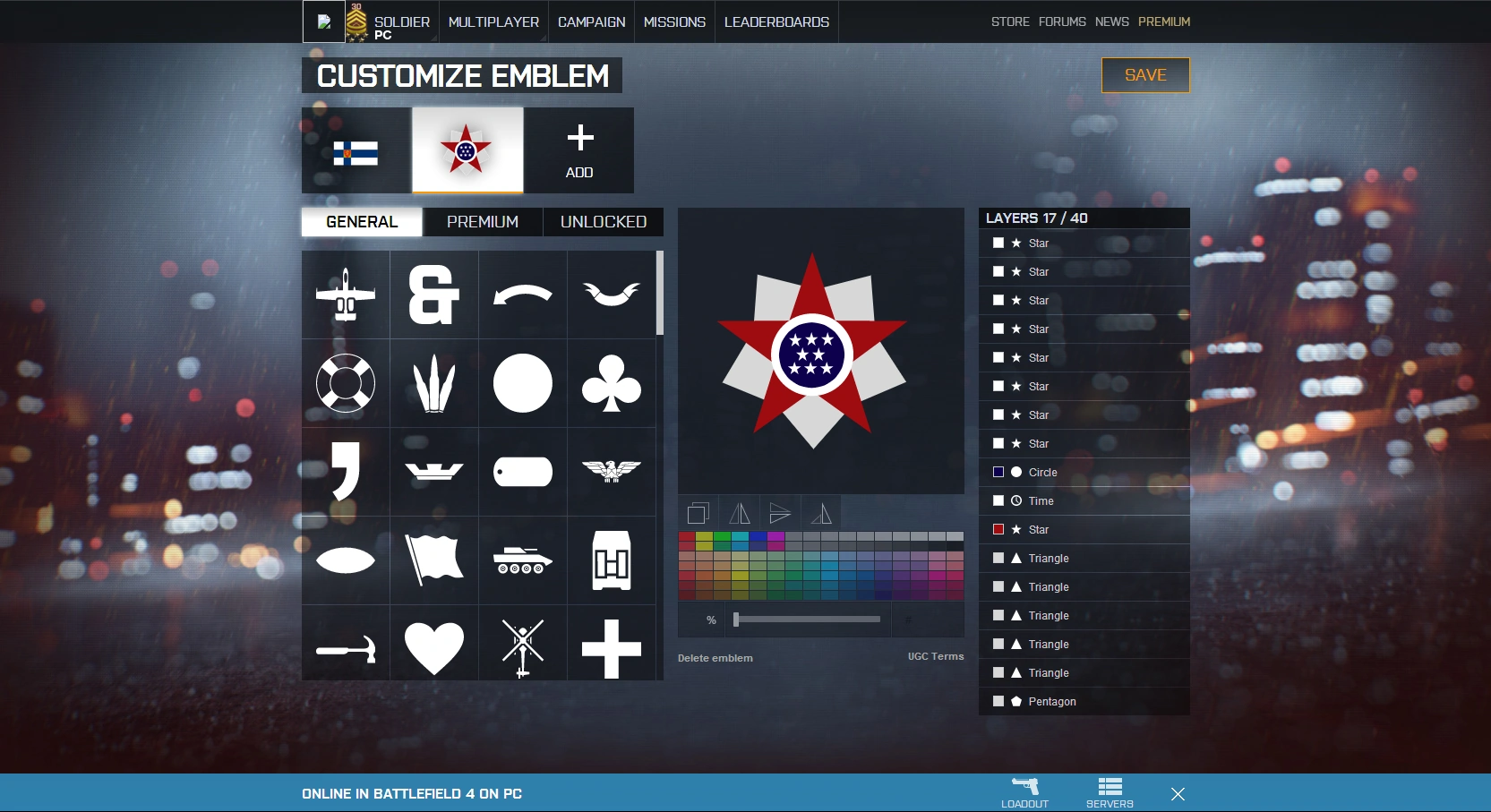Choose the waving flag shape
The height and width of the screenshot is (812, 1491).
[434, 560]
